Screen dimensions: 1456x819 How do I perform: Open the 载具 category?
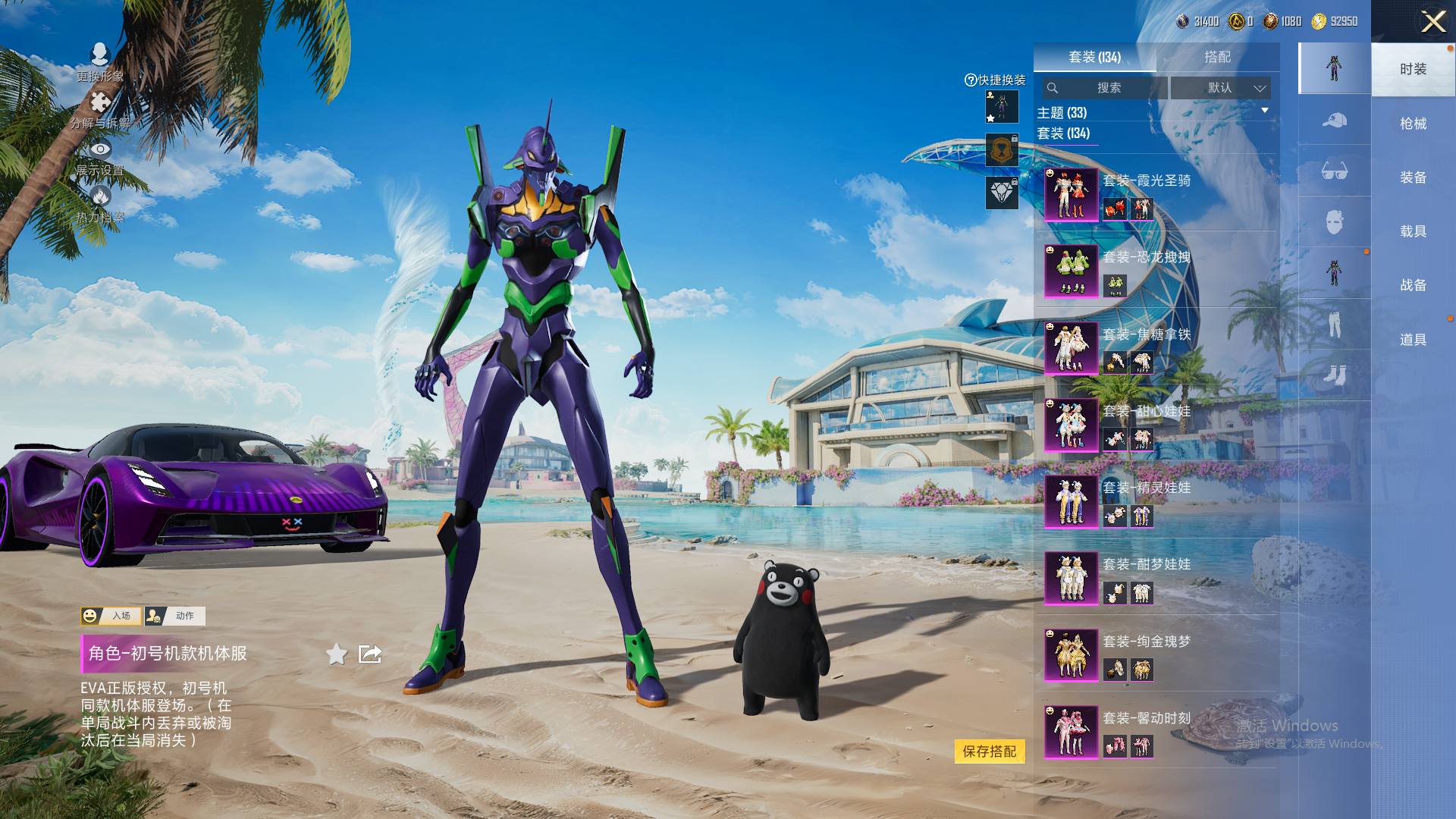click(x=1413, y=231)
